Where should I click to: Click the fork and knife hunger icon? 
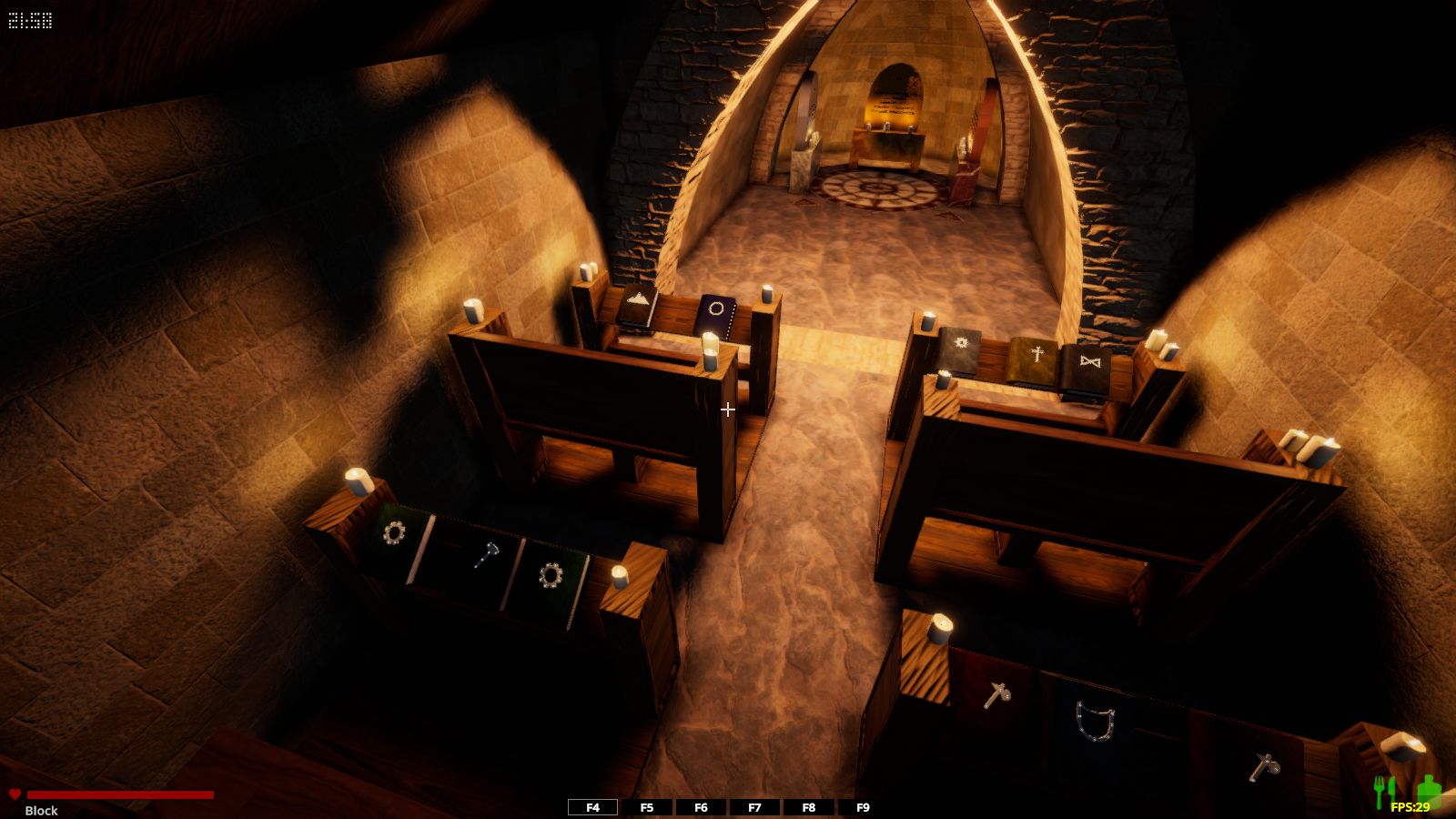point(1384,790)
